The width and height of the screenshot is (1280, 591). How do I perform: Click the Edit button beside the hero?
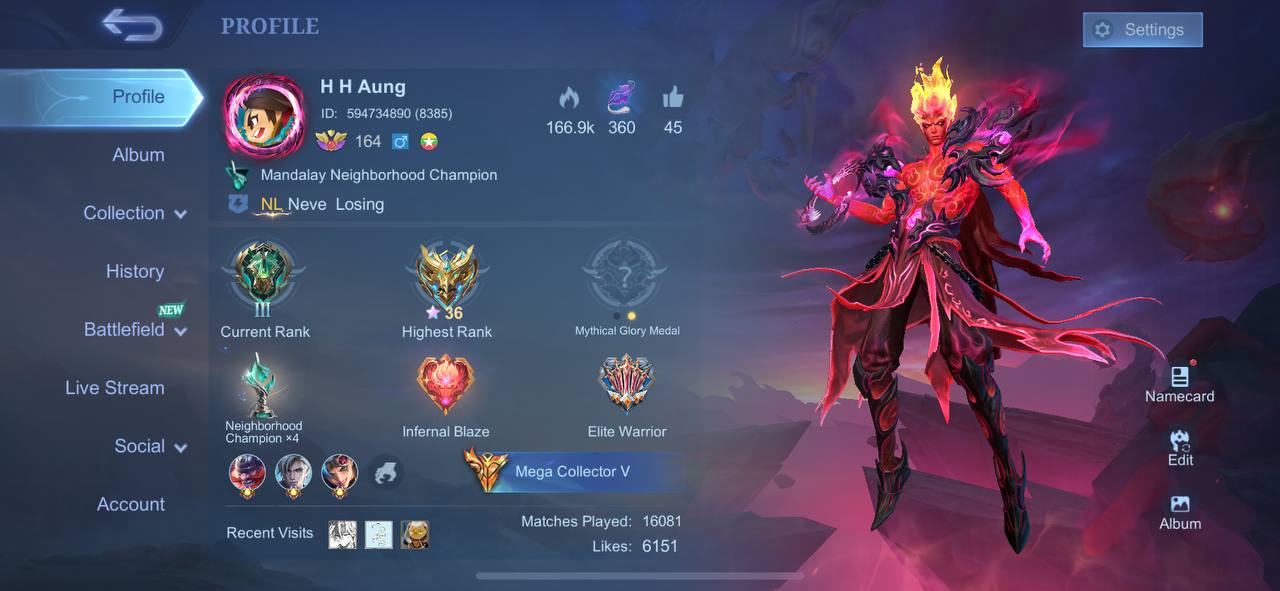pos(1180,447)
